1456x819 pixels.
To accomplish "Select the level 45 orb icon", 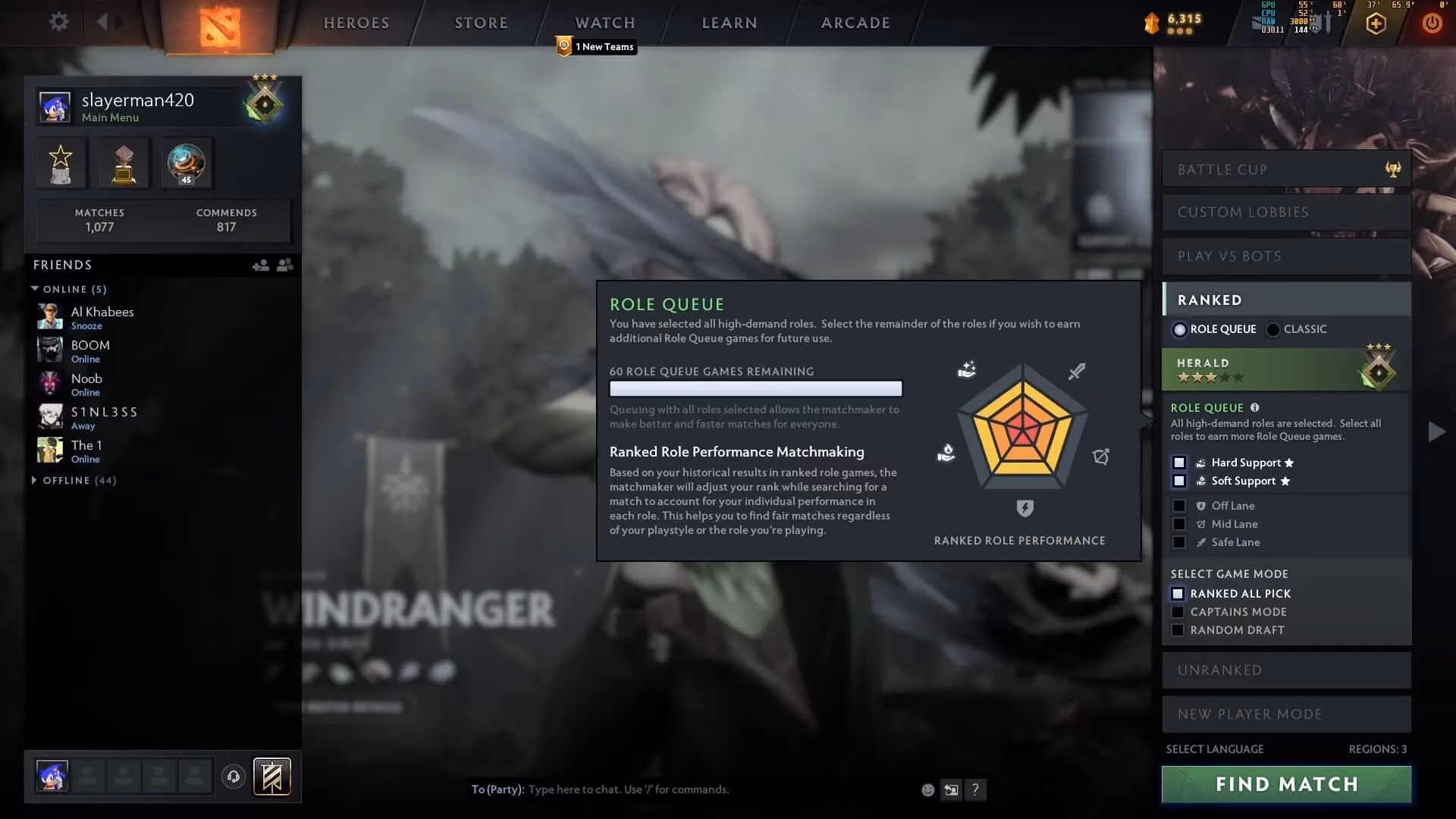I will click(185, 162).
